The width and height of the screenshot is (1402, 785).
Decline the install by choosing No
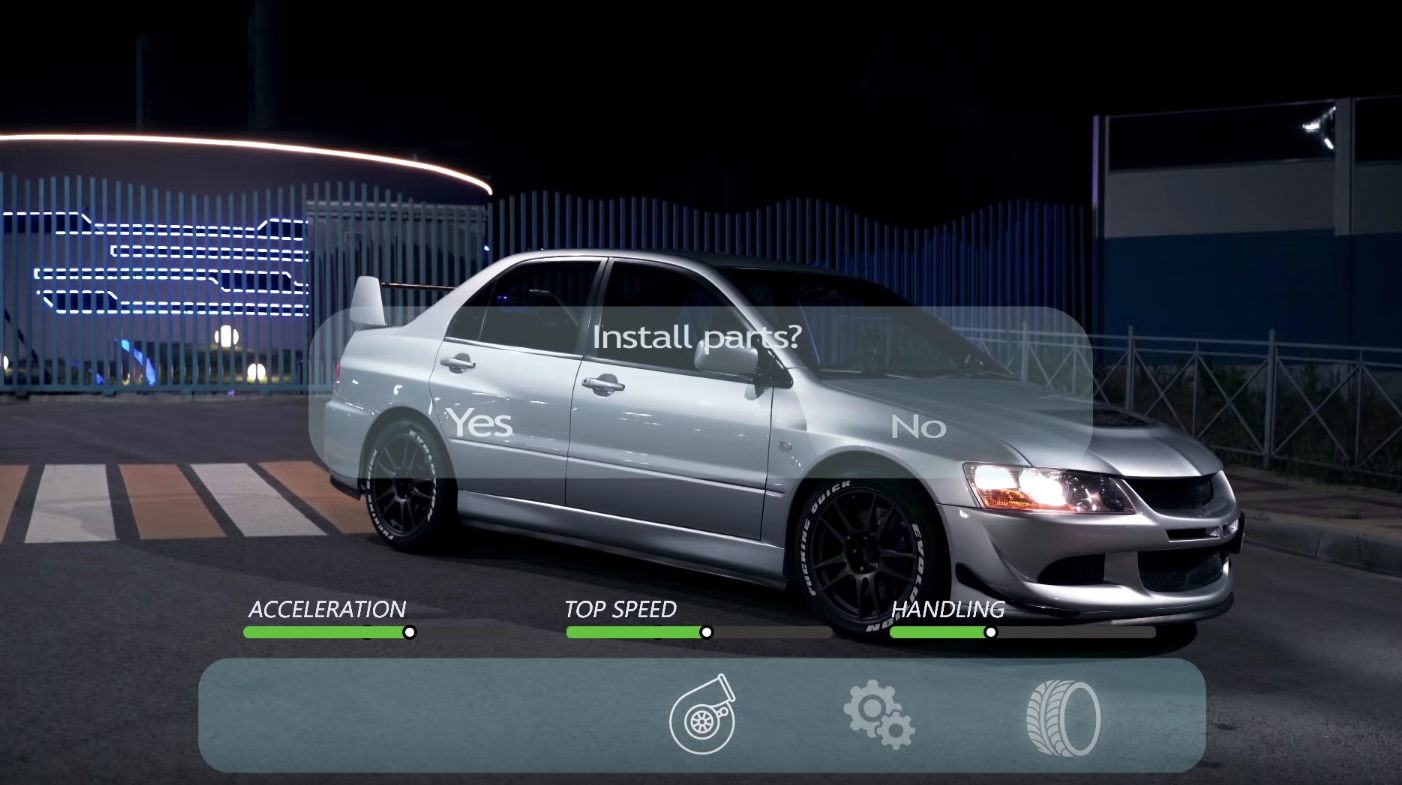[917, 427]
